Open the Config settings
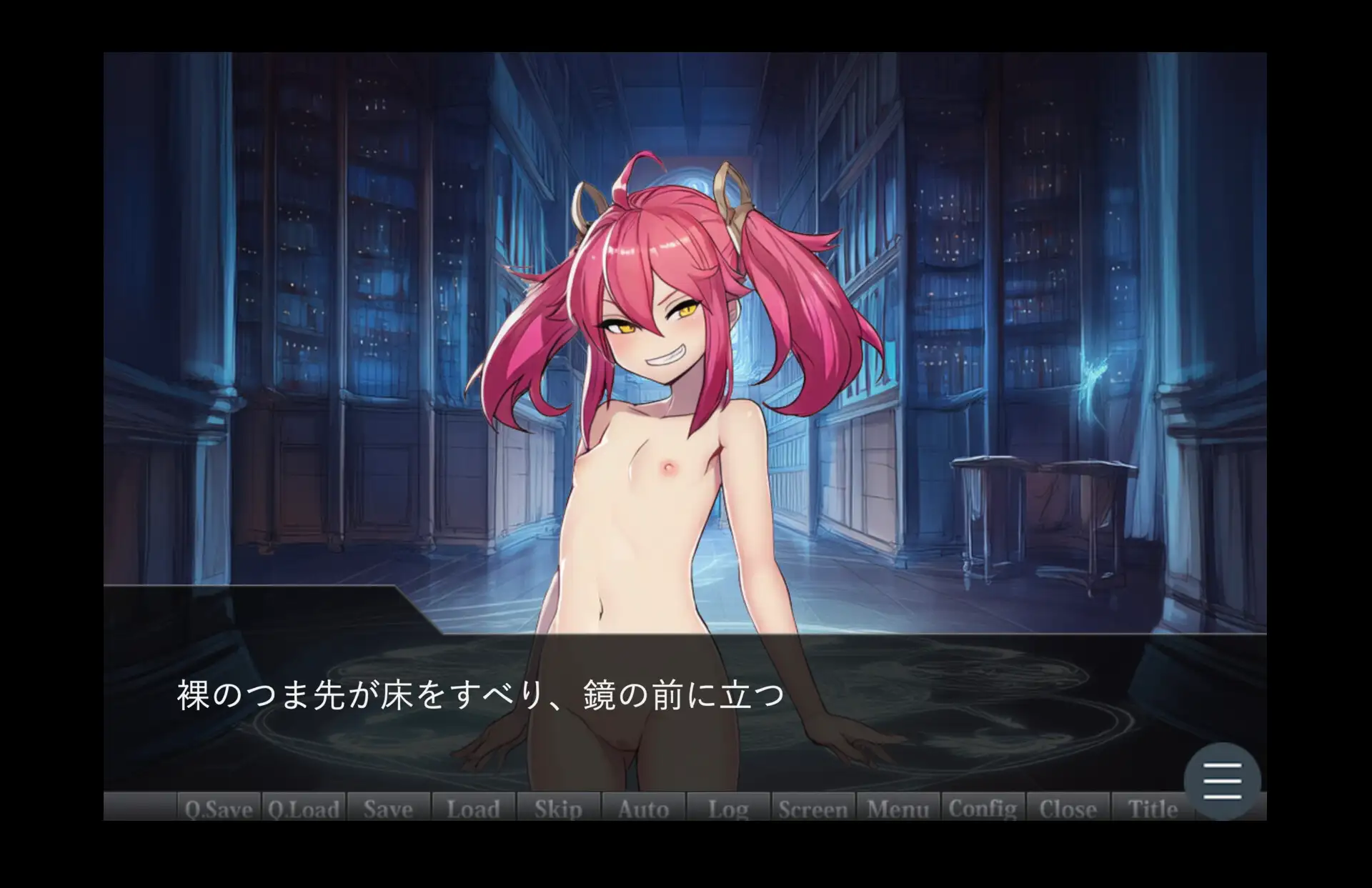The width and height of the screenshot is (1372, 888). click(983, 808)
